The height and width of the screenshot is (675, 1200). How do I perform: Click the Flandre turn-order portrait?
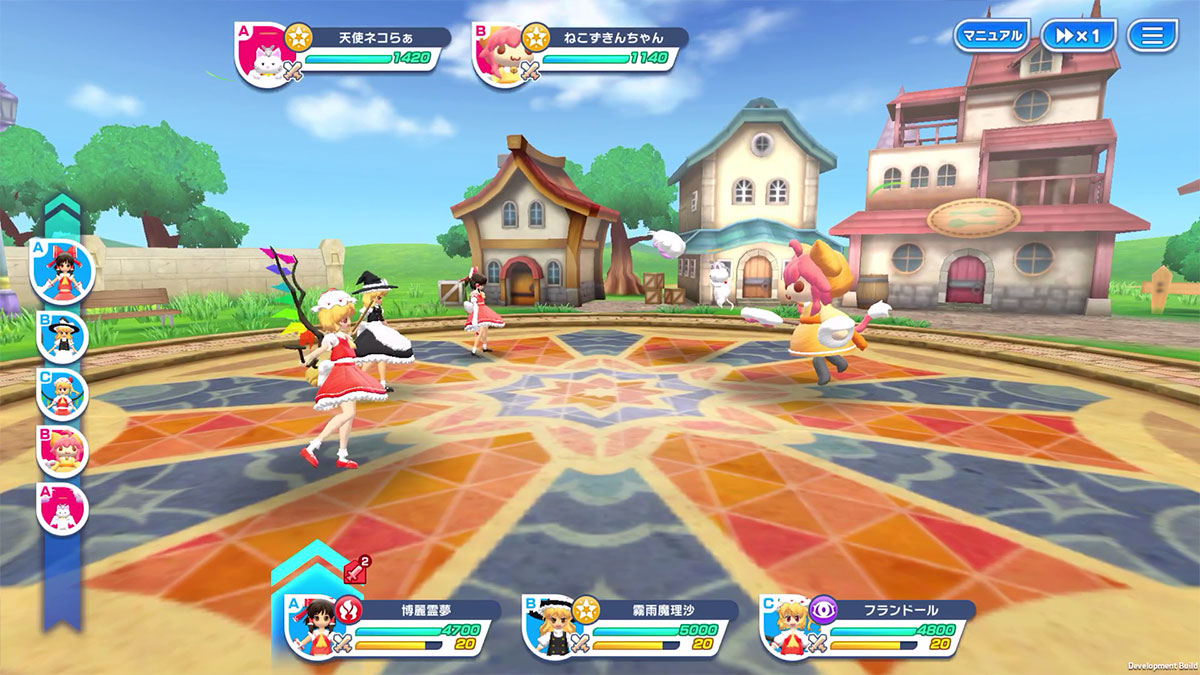click(63, 393)
